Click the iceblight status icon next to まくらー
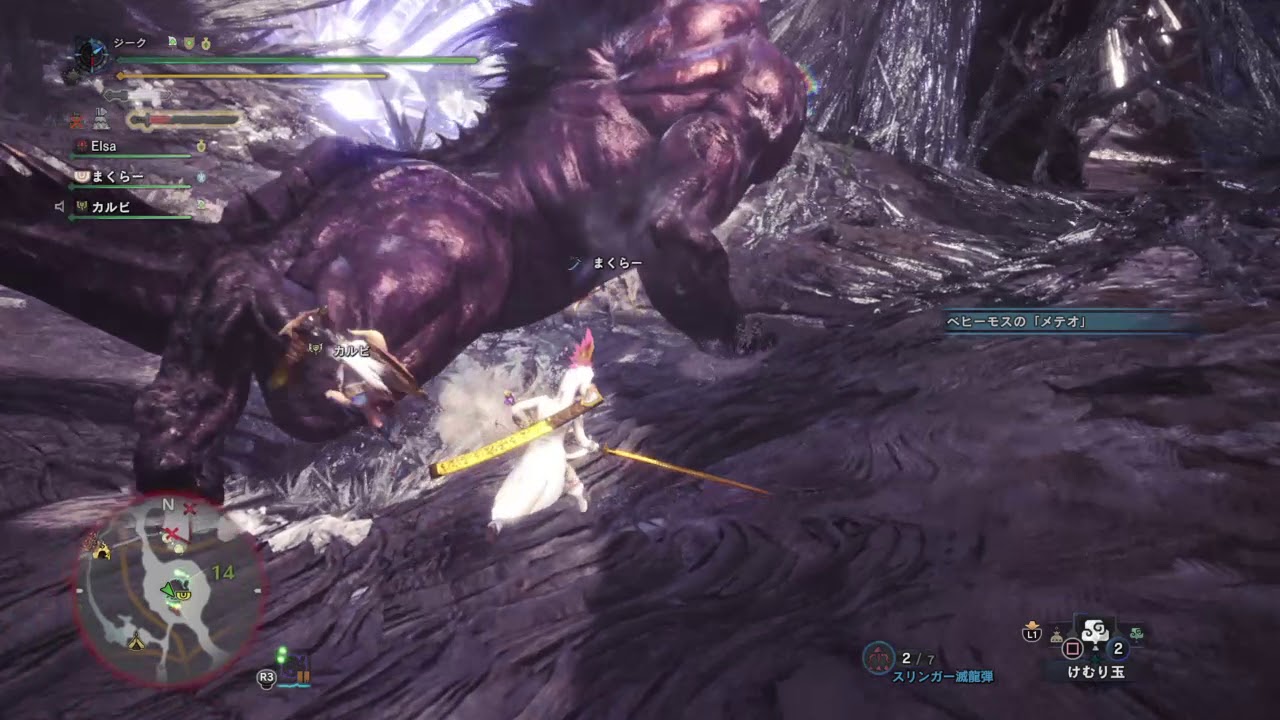The height and width of the screenshot is (720, 1280). coord(200,176)
